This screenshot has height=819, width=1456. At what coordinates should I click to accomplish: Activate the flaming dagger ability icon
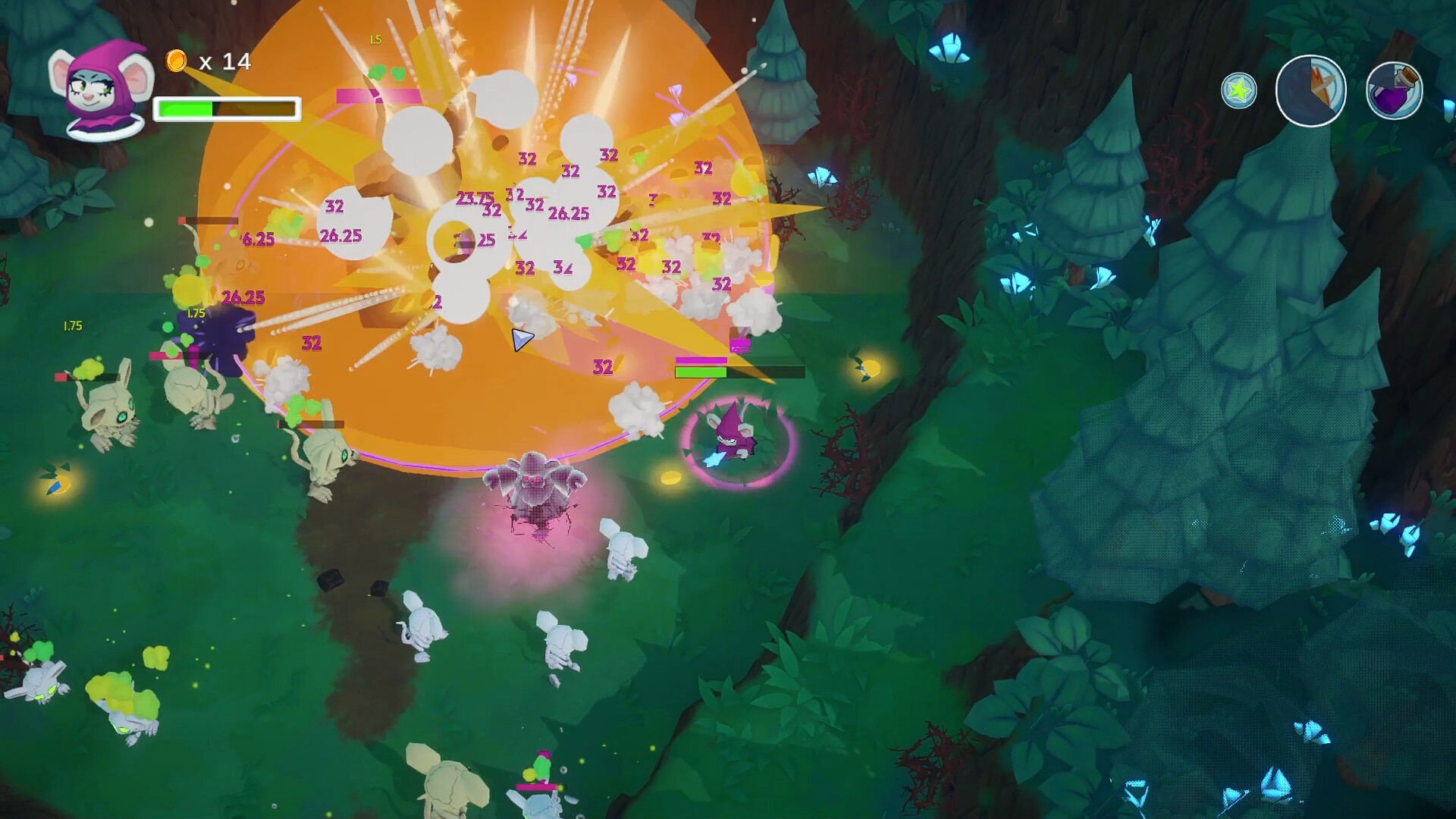[x=1312, y=89]
